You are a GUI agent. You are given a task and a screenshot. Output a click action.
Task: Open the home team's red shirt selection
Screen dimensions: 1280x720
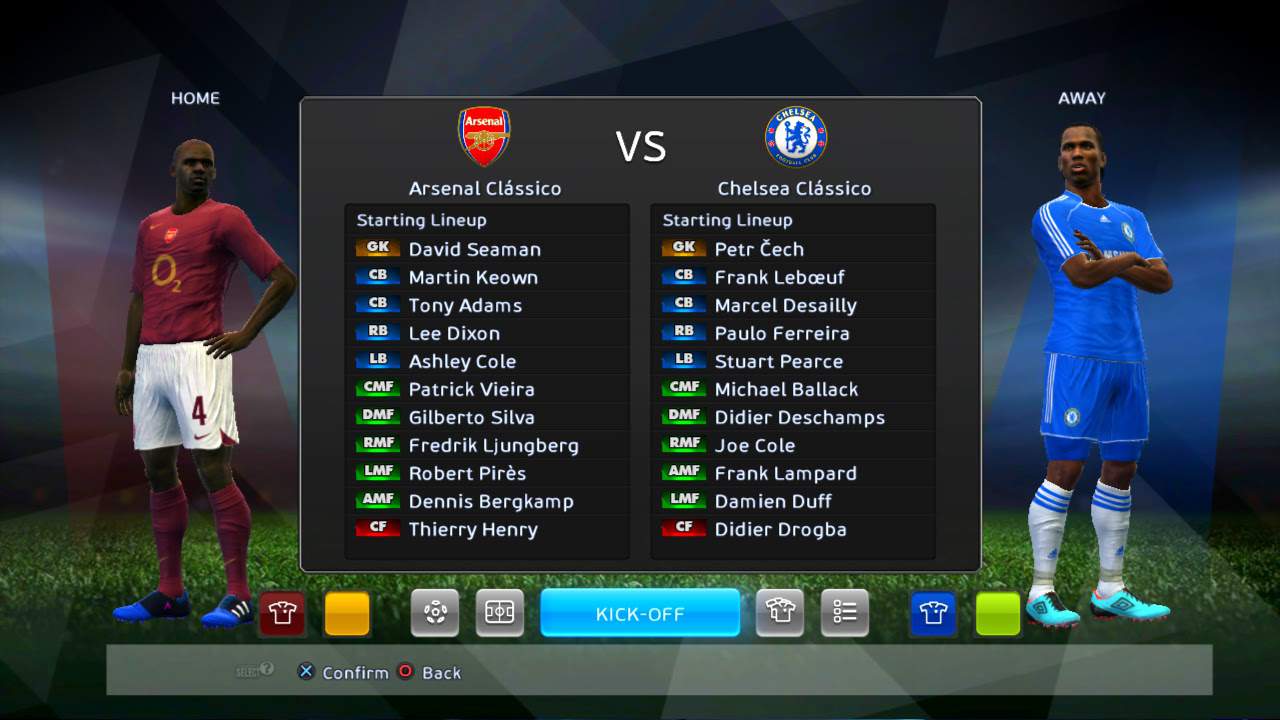point(282,613)
